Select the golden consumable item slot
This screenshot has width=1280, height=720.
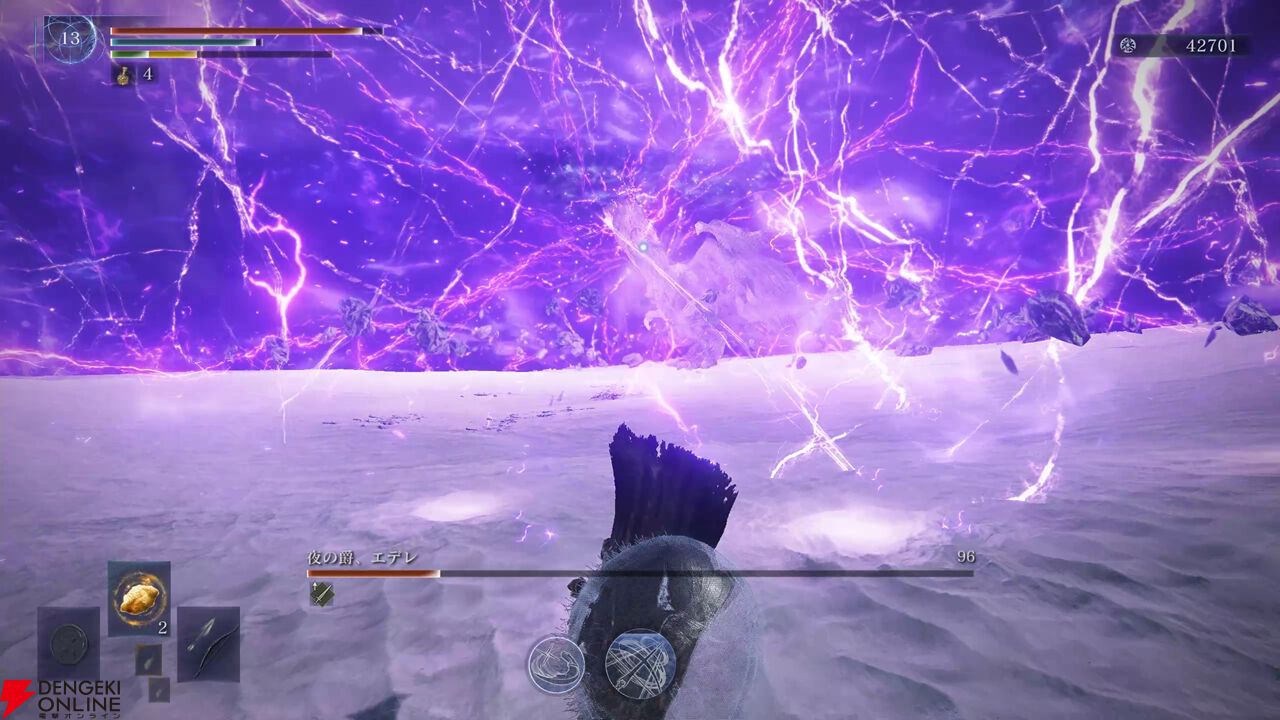pos(138,598)
